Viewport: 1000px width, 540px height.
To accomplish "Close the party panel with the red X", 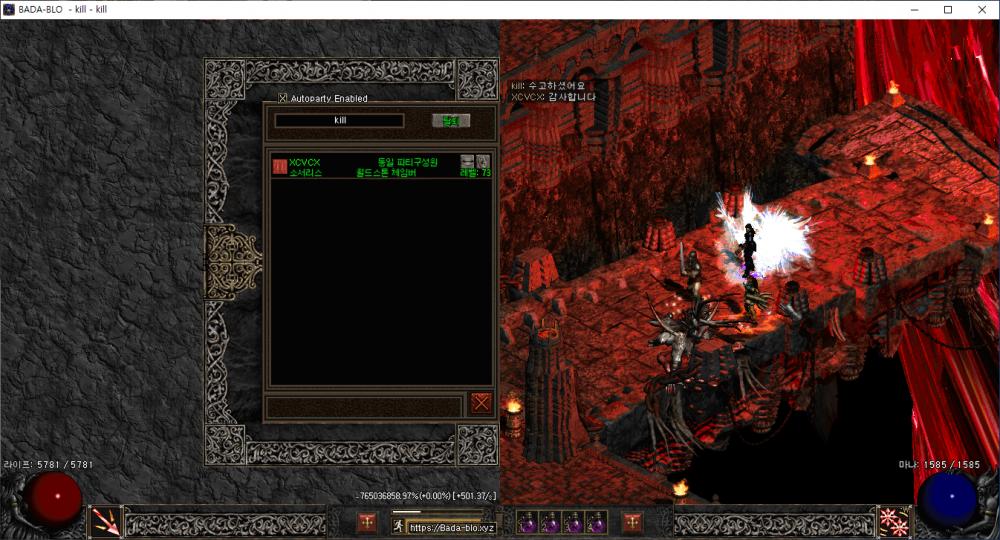I will tap(482, 403).
